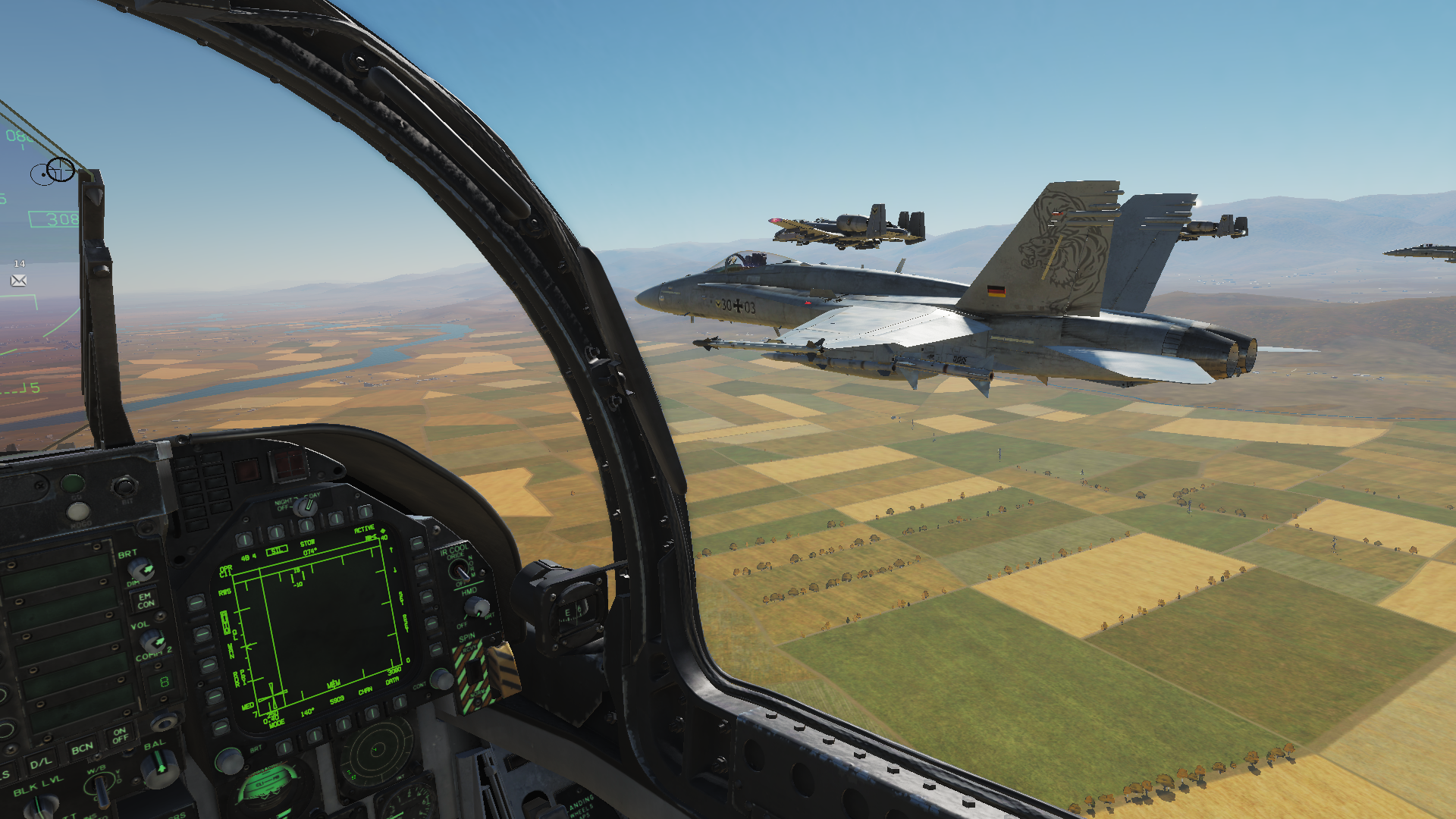Turn the HMD brightness knob
The image size is (1456, 819).
click(475, 606)
